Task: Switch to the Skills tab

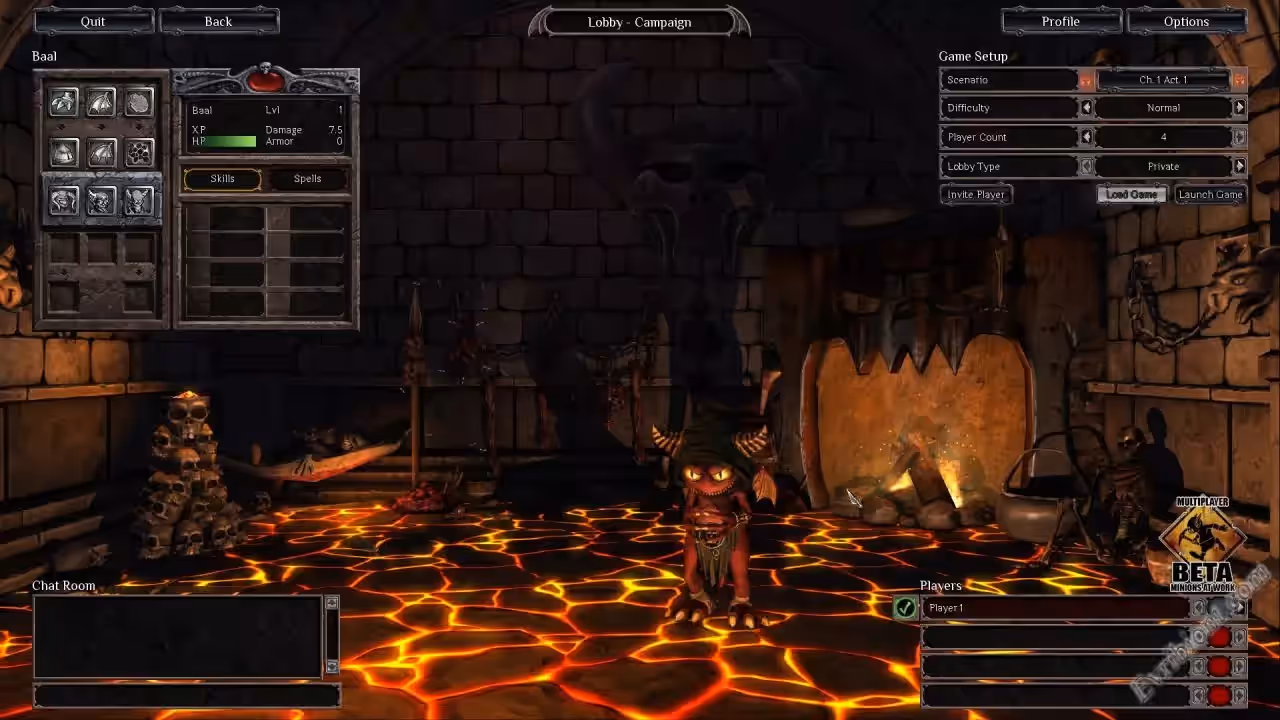Action: coord(222,179)
